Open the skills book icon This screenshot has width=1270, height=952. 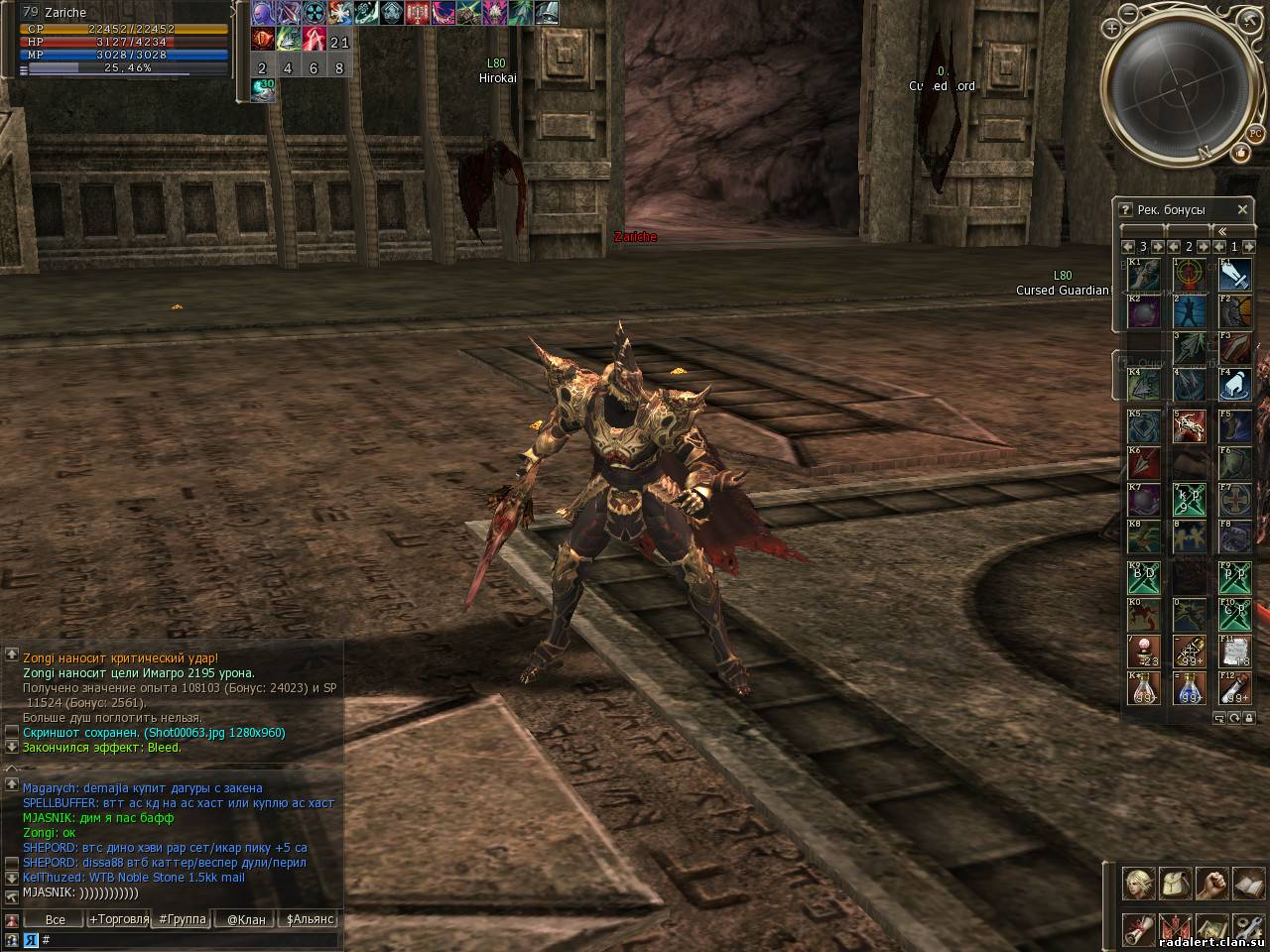click(1247, 882)
